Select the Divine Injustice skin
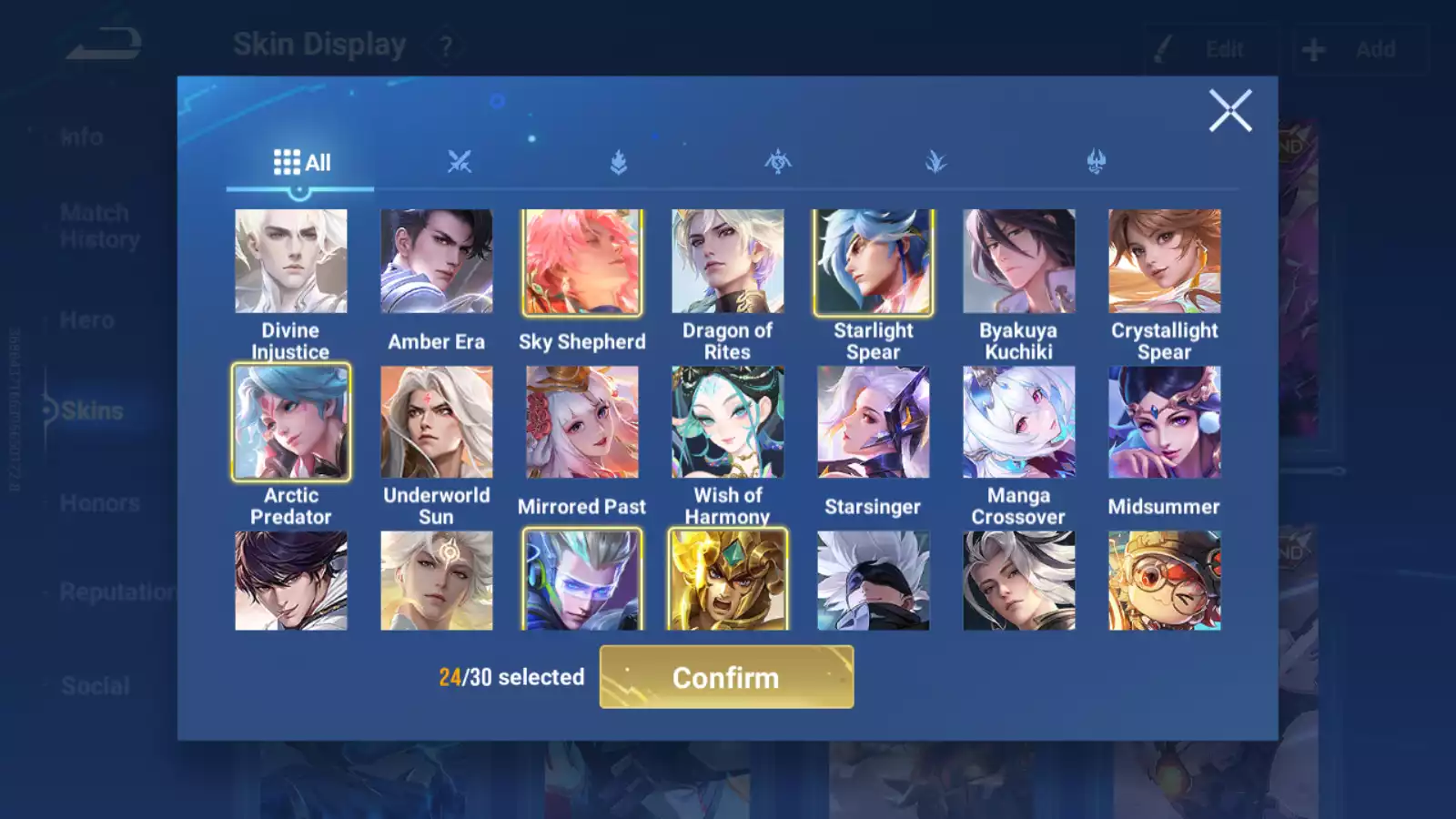Screen dimensions: 1456x819 [291, 262]
